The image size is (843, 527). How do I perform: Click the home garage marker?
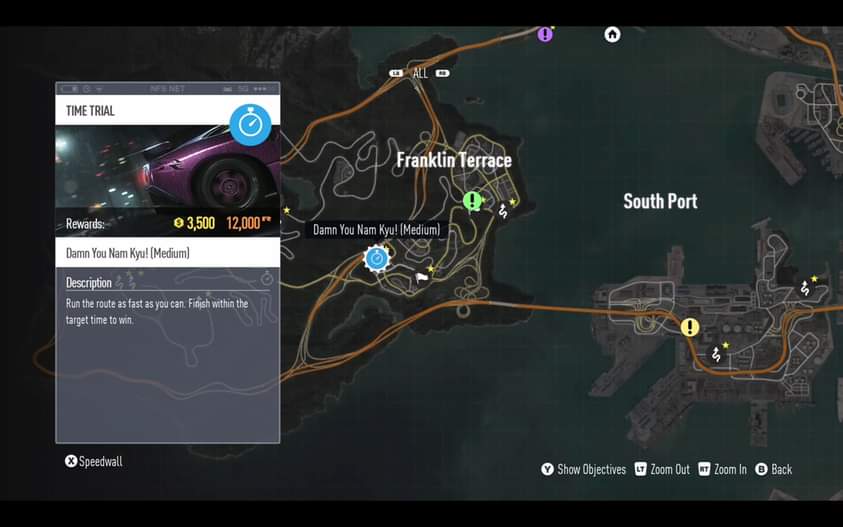612,34
